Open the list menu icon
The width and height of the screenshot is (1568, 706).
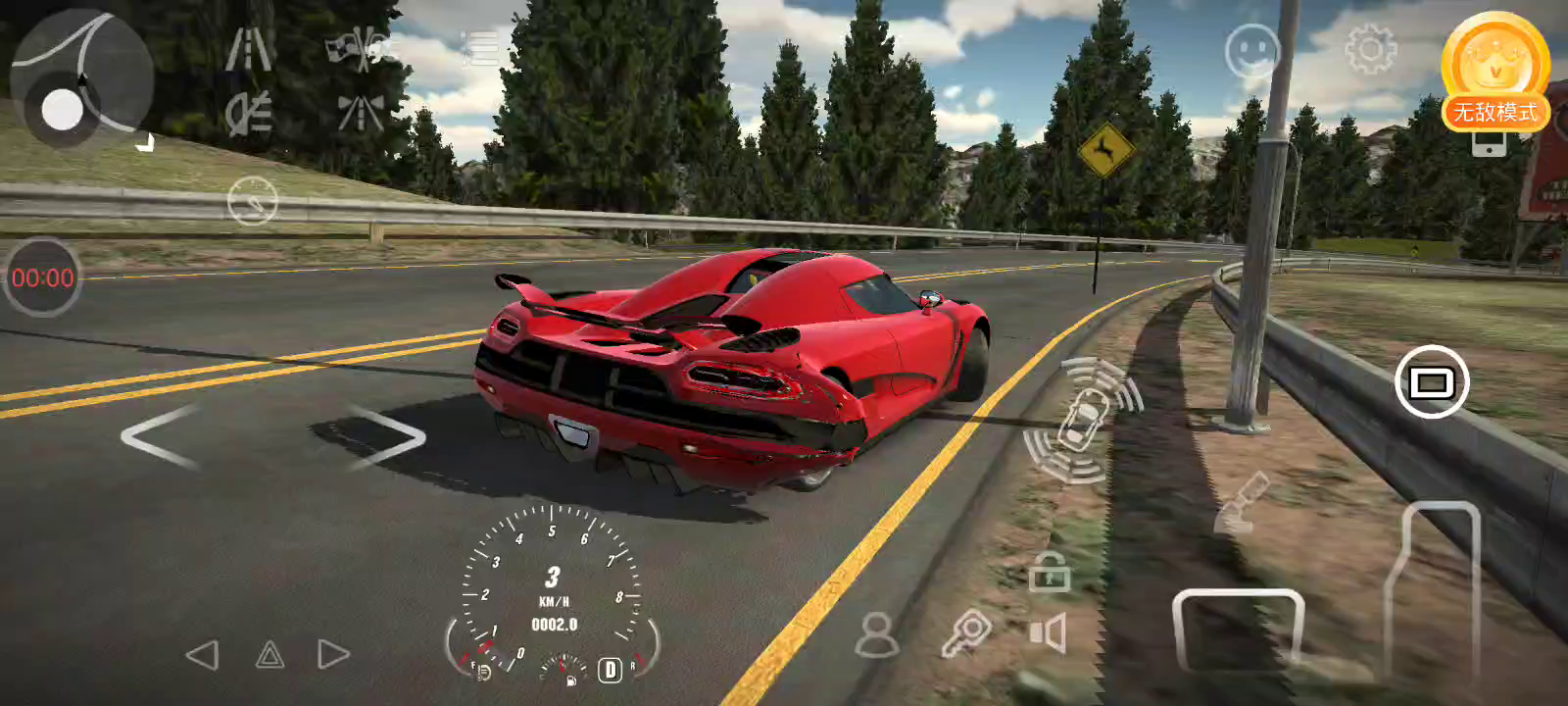click(481, 48)
